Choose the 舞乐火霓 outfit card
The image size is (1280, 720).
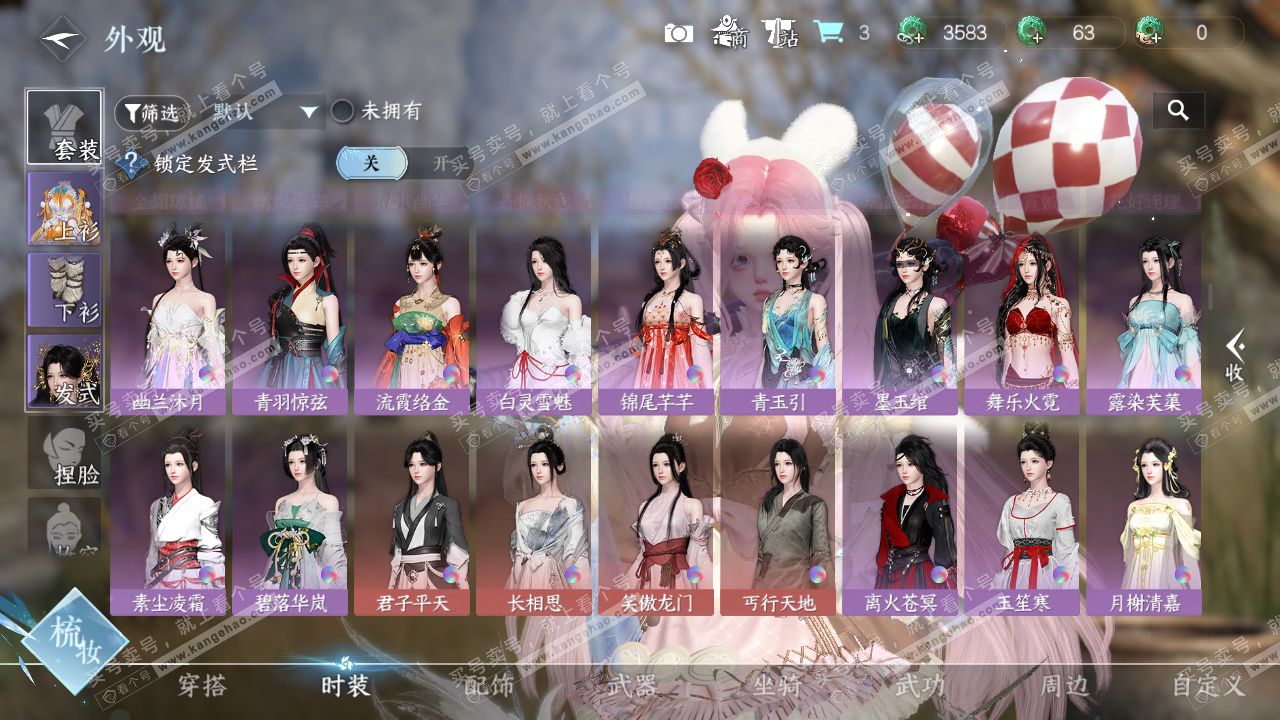(1022, 315)
